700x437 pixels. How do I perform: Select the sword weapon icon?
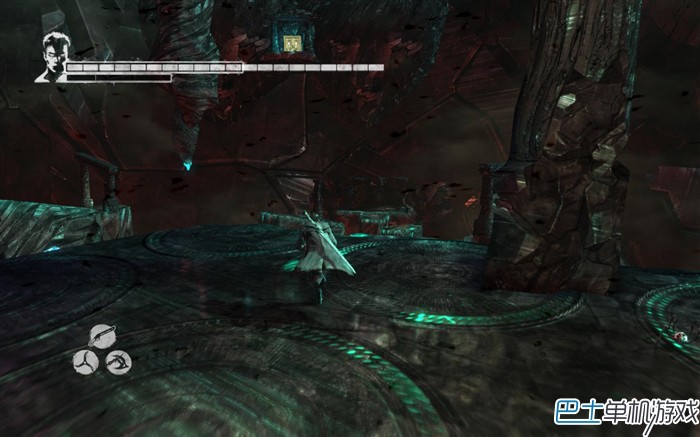101,336
